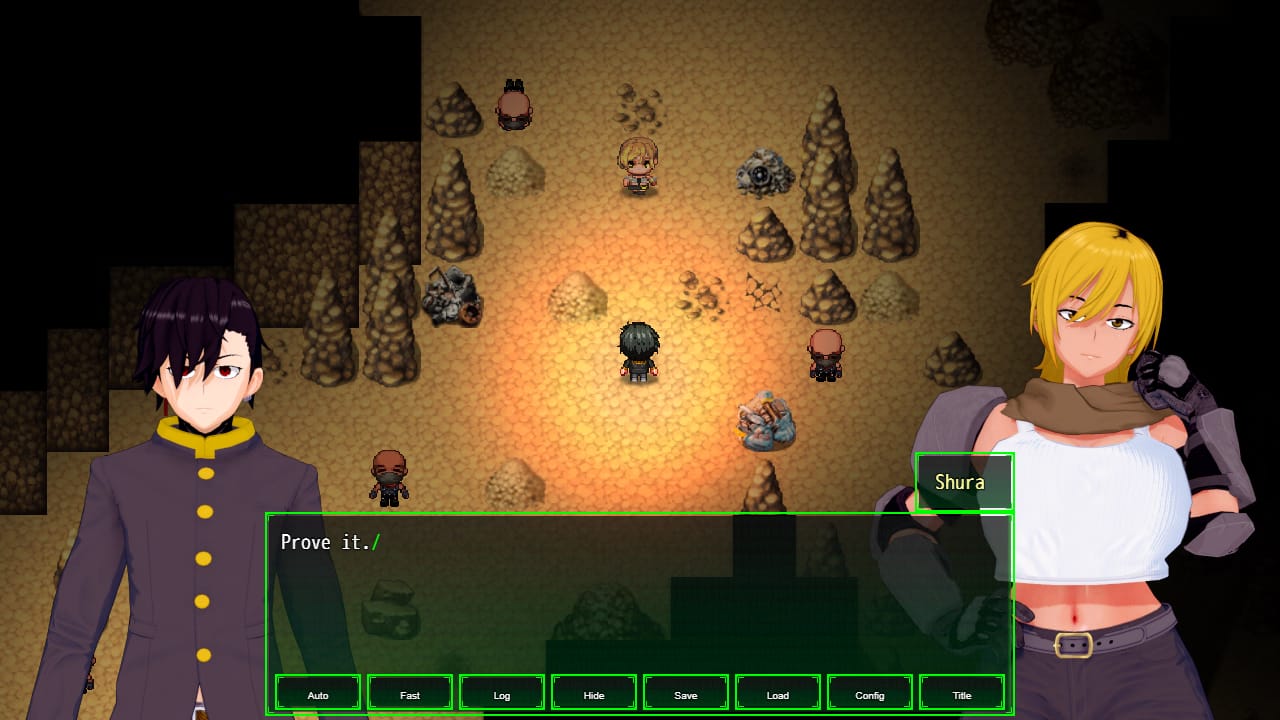Hide the dialogue window
The width and height of the screenshot is (1280, 720).
594,693
